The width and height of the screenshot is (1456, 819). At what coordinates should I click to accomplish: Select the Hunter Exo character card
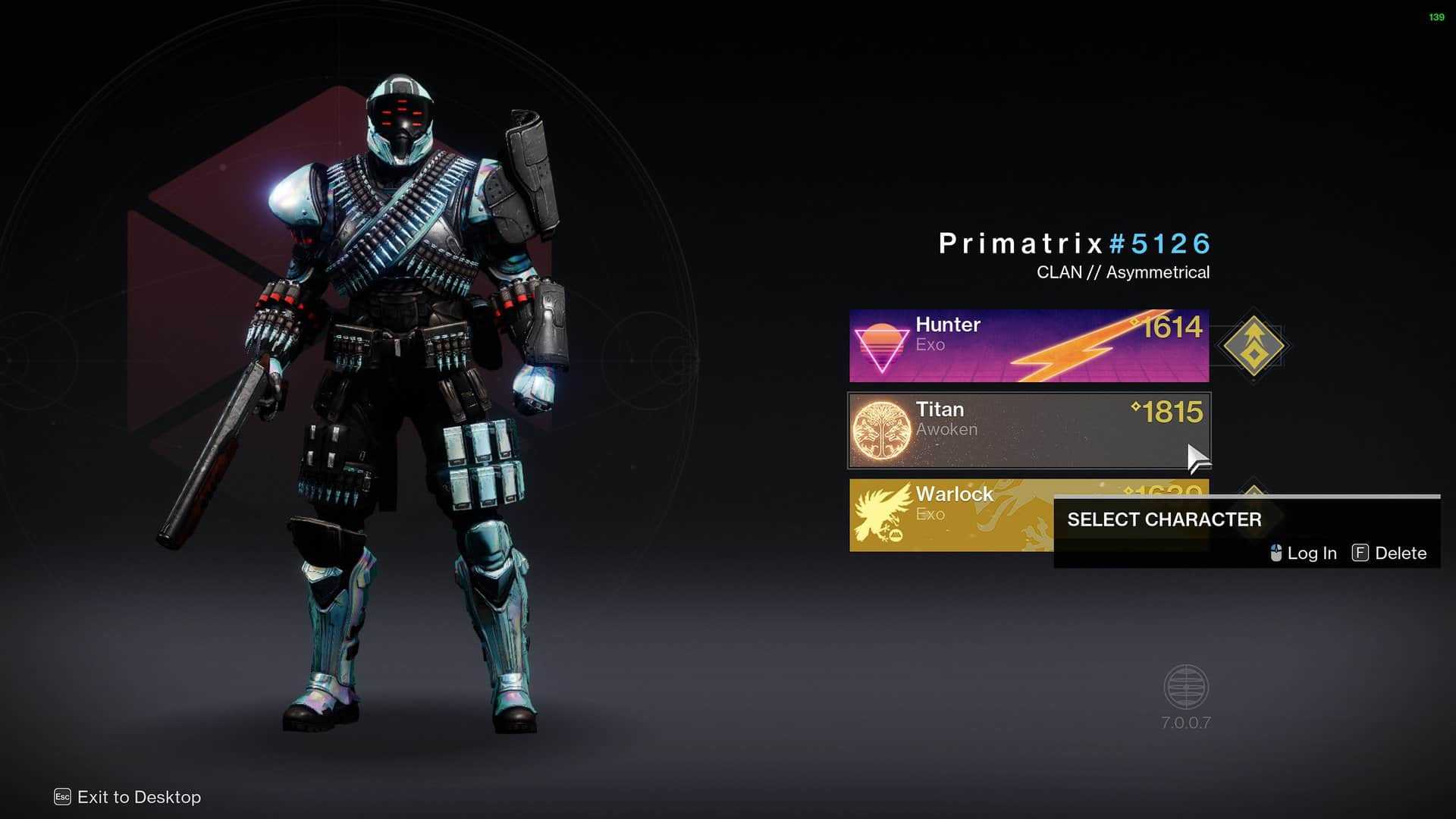point(1028,346)
